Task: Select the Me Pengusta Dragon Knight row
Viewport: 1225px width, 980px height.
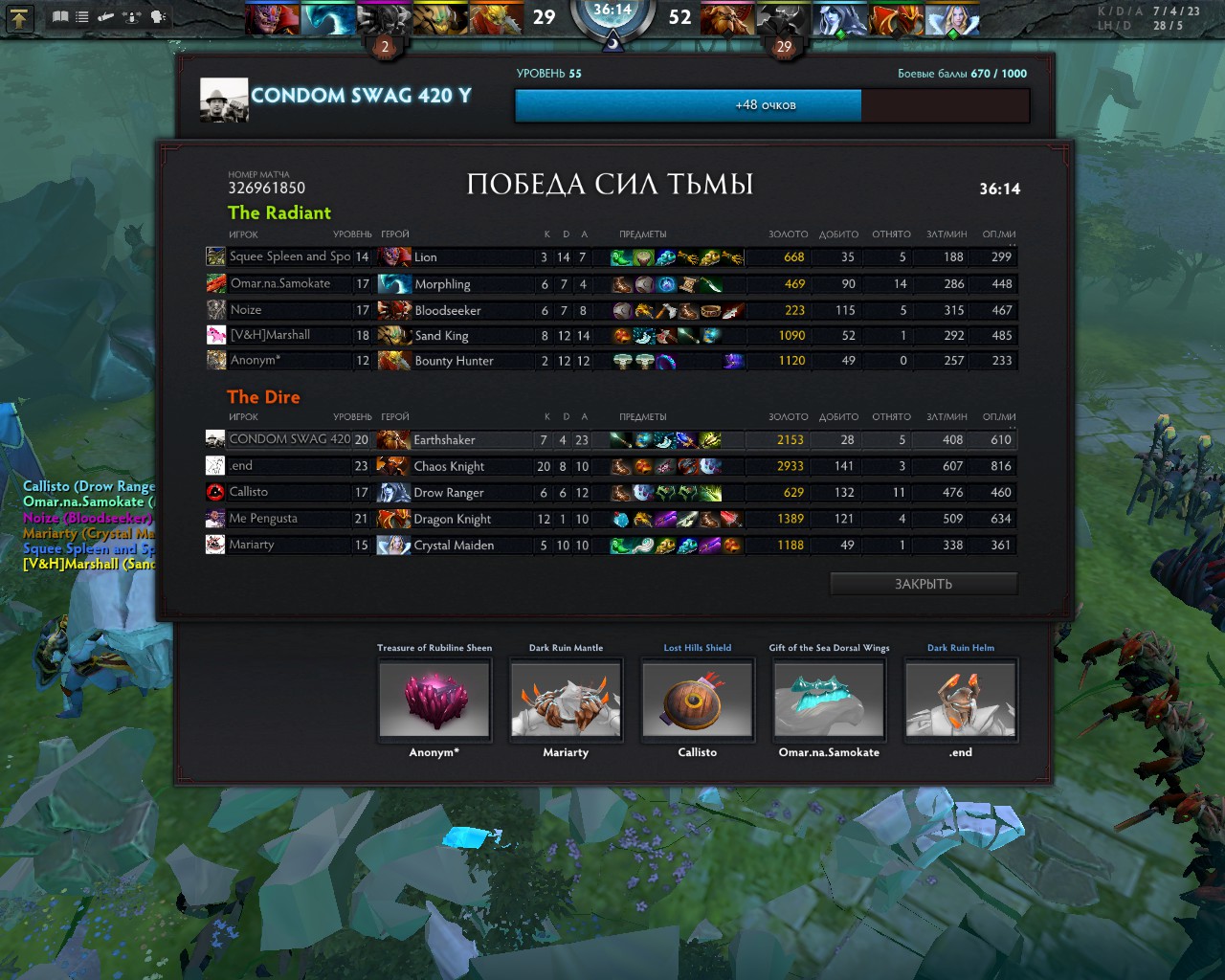Action: [x=611, y=519]
